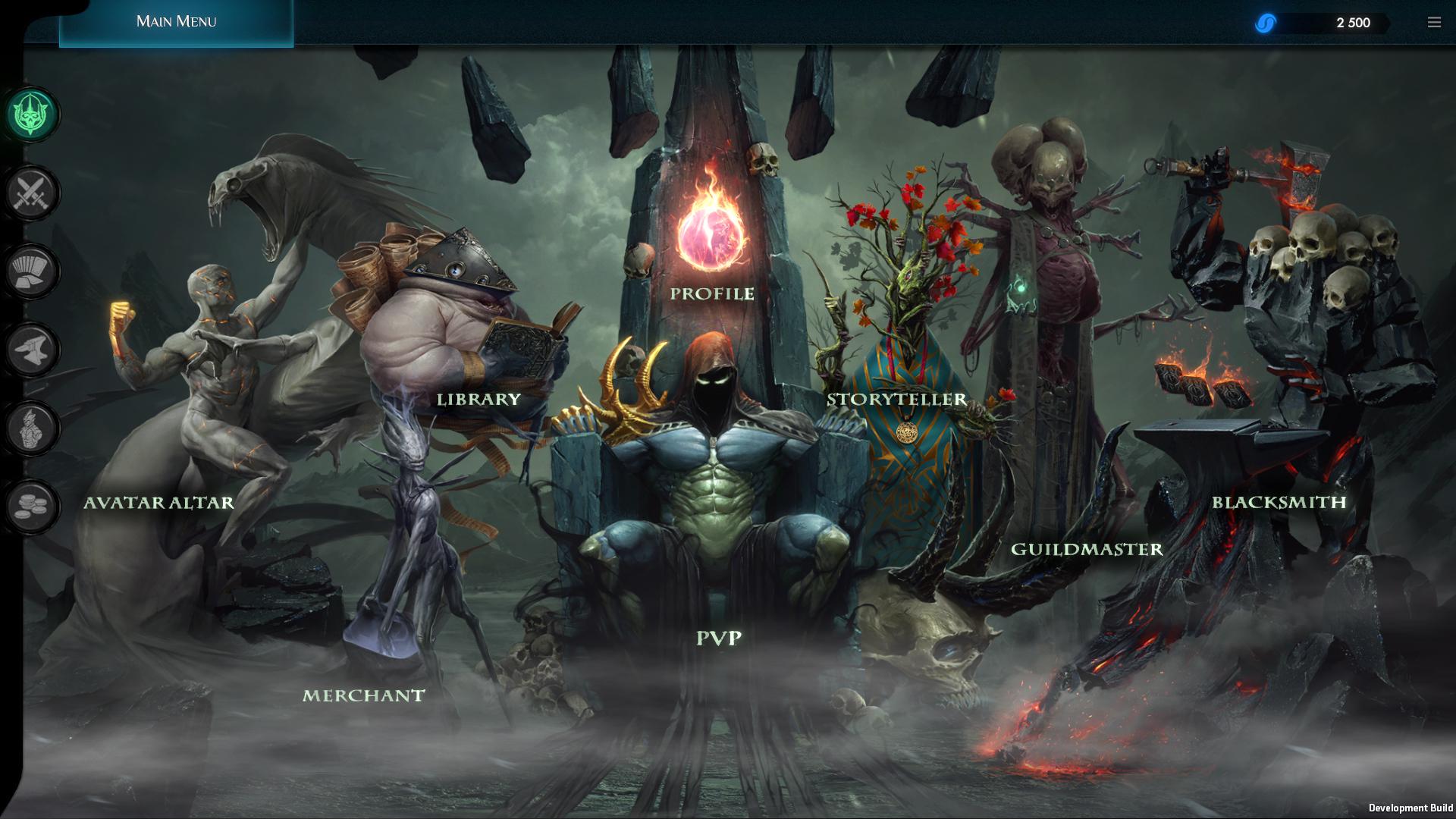
Task: Open the coin stack shop icon
Action: tap(31, 507)
